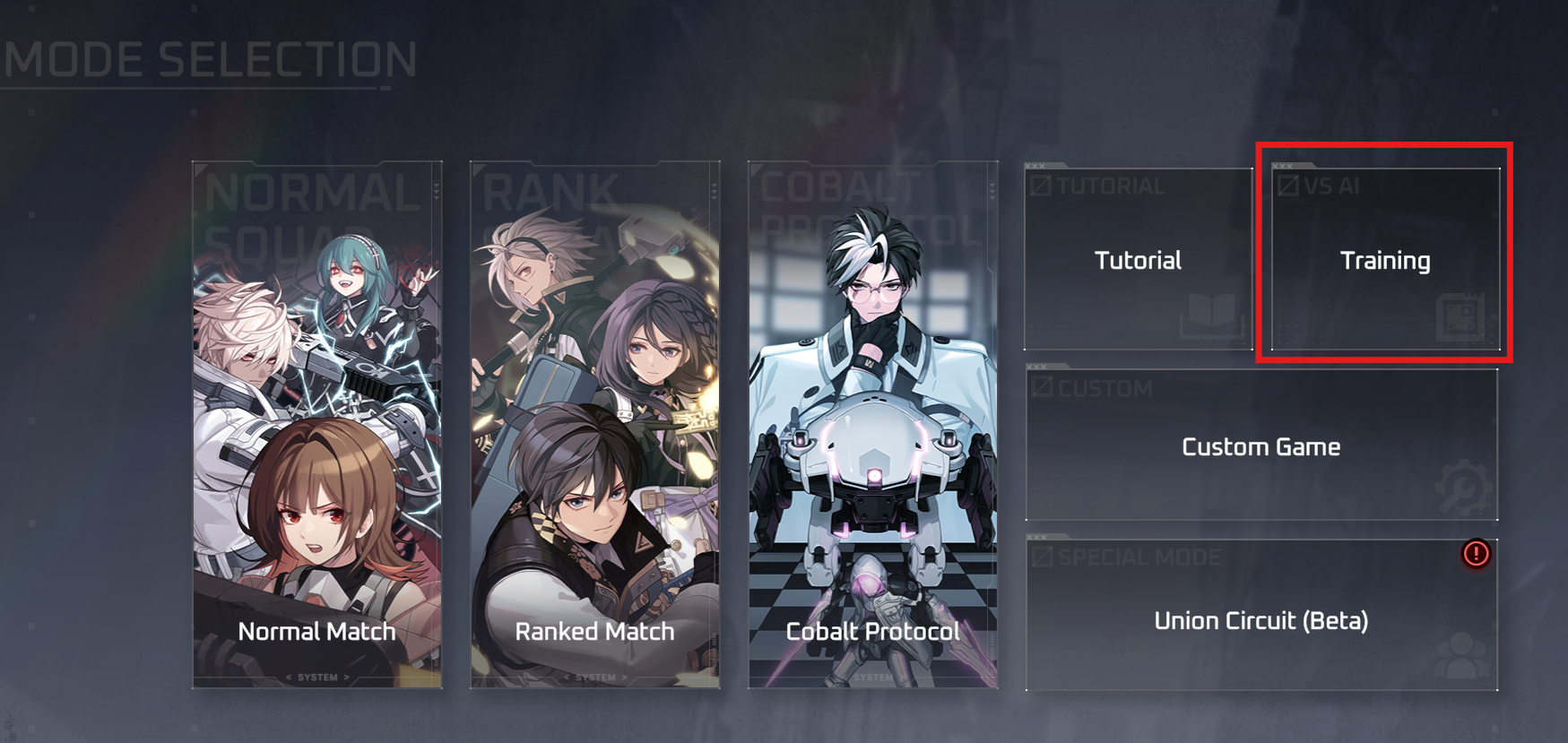Choose the Ranked Match mode card
Image resolution: width=1568 pixels, height=743 pixels.
594,421
